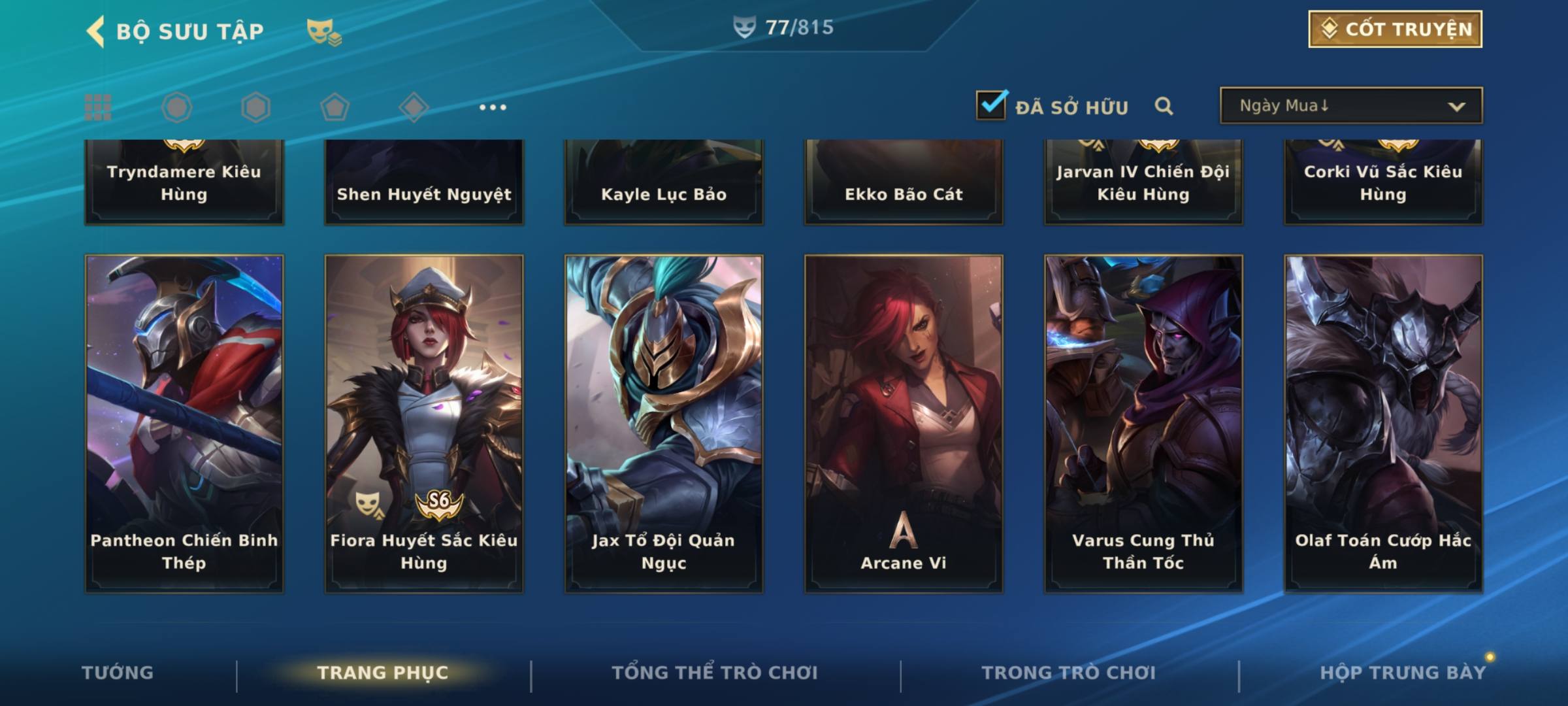
Task: Go back from Bộ Sưu Tập
Action: (96, 31)
